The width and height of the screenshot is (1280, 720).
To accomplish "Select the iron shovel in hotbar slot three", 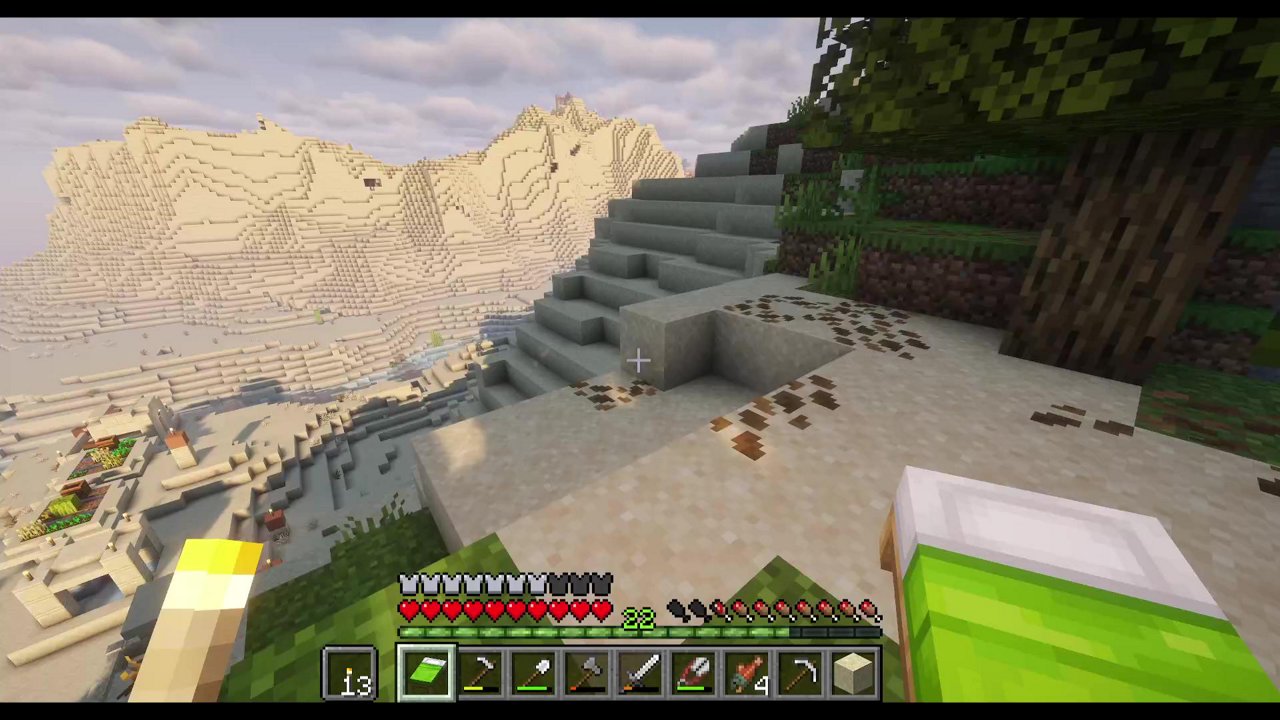I will (x=535, y=672).
